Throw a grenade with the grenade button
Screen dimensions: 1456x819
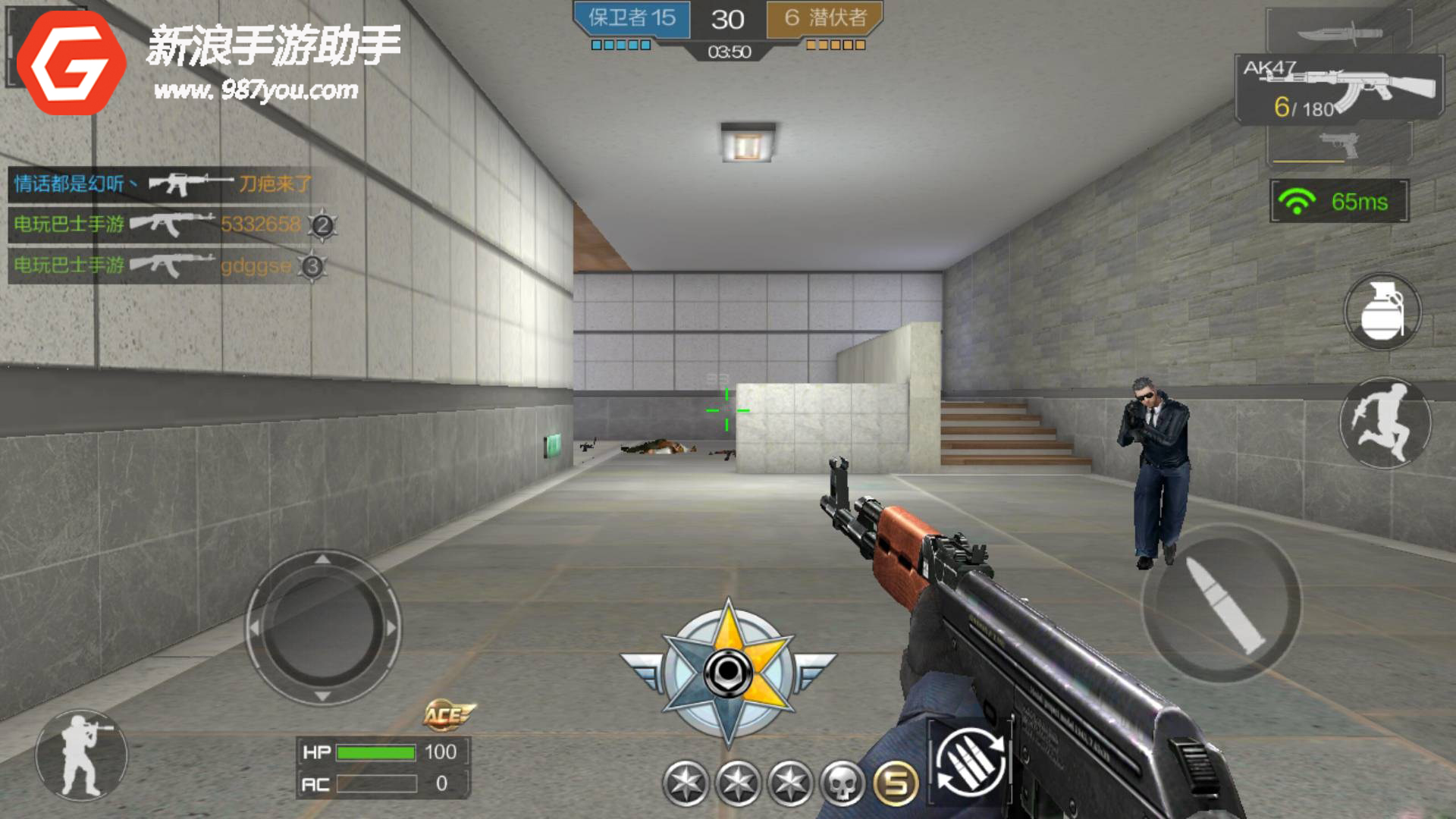(1382, 312)
